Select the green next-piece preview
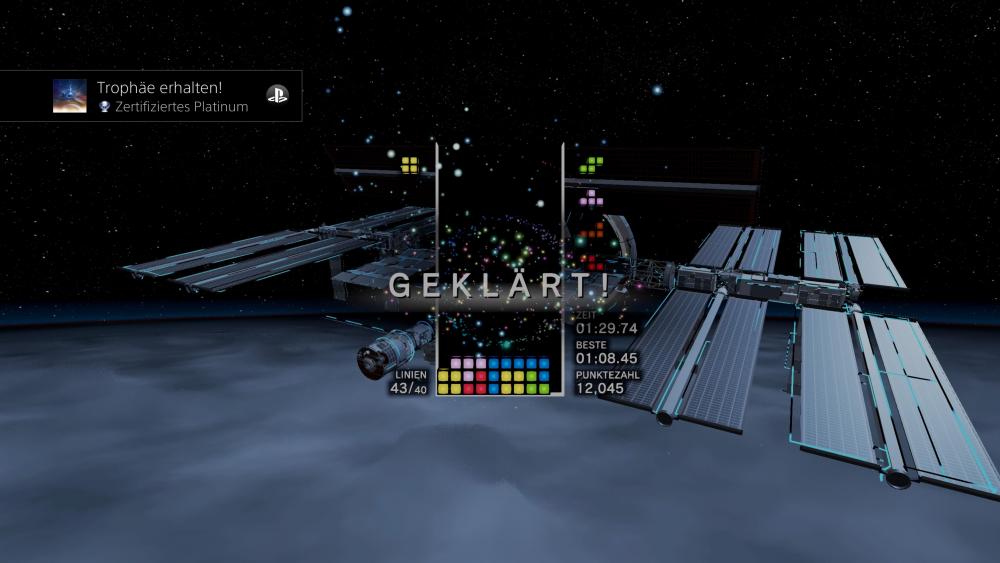This screenshot has width=1000, height=563. pyautogui.click(x=593, y=163)
